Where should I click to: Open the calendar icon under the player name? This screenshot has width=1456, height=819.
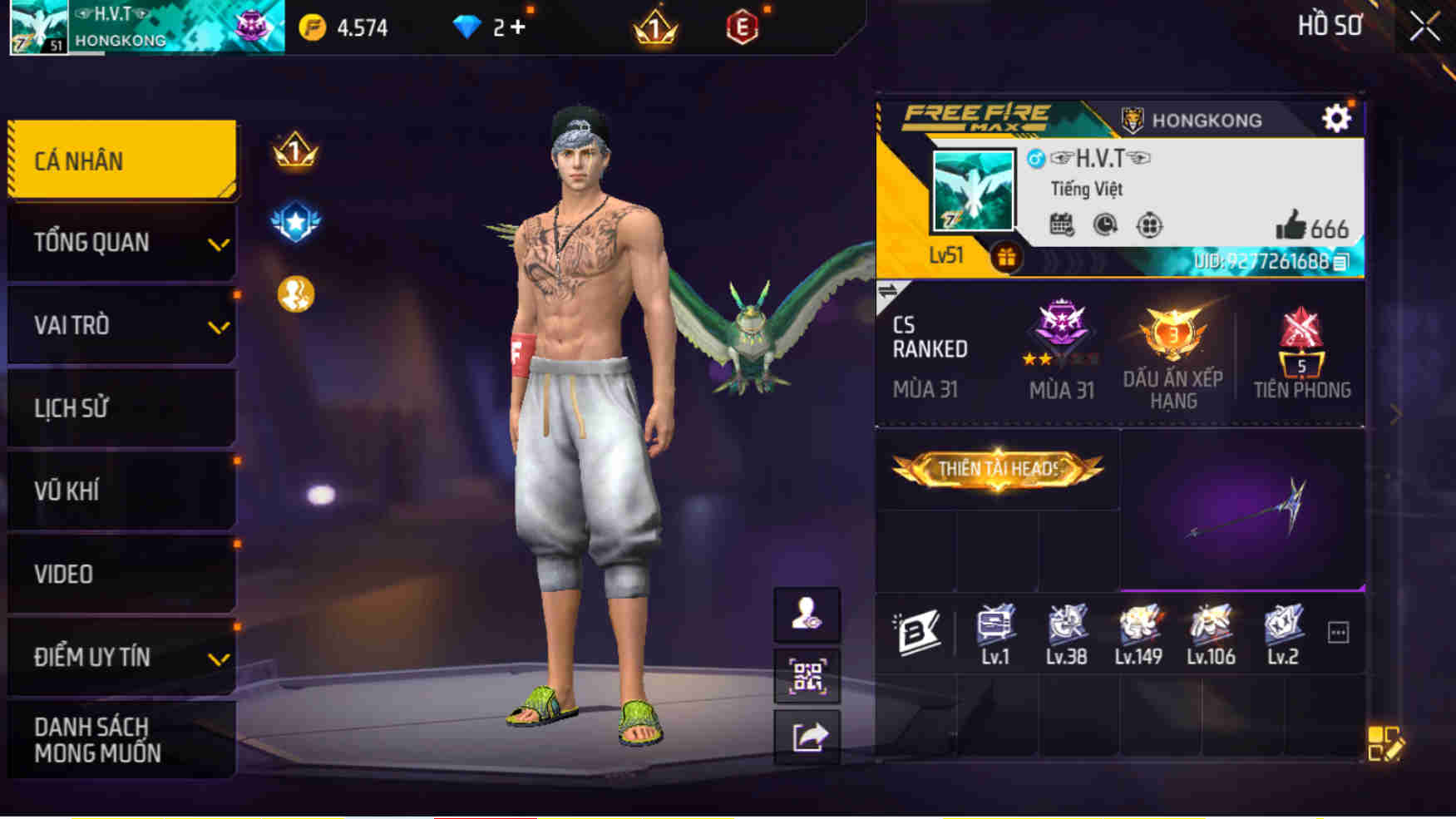coord(1062,225)
